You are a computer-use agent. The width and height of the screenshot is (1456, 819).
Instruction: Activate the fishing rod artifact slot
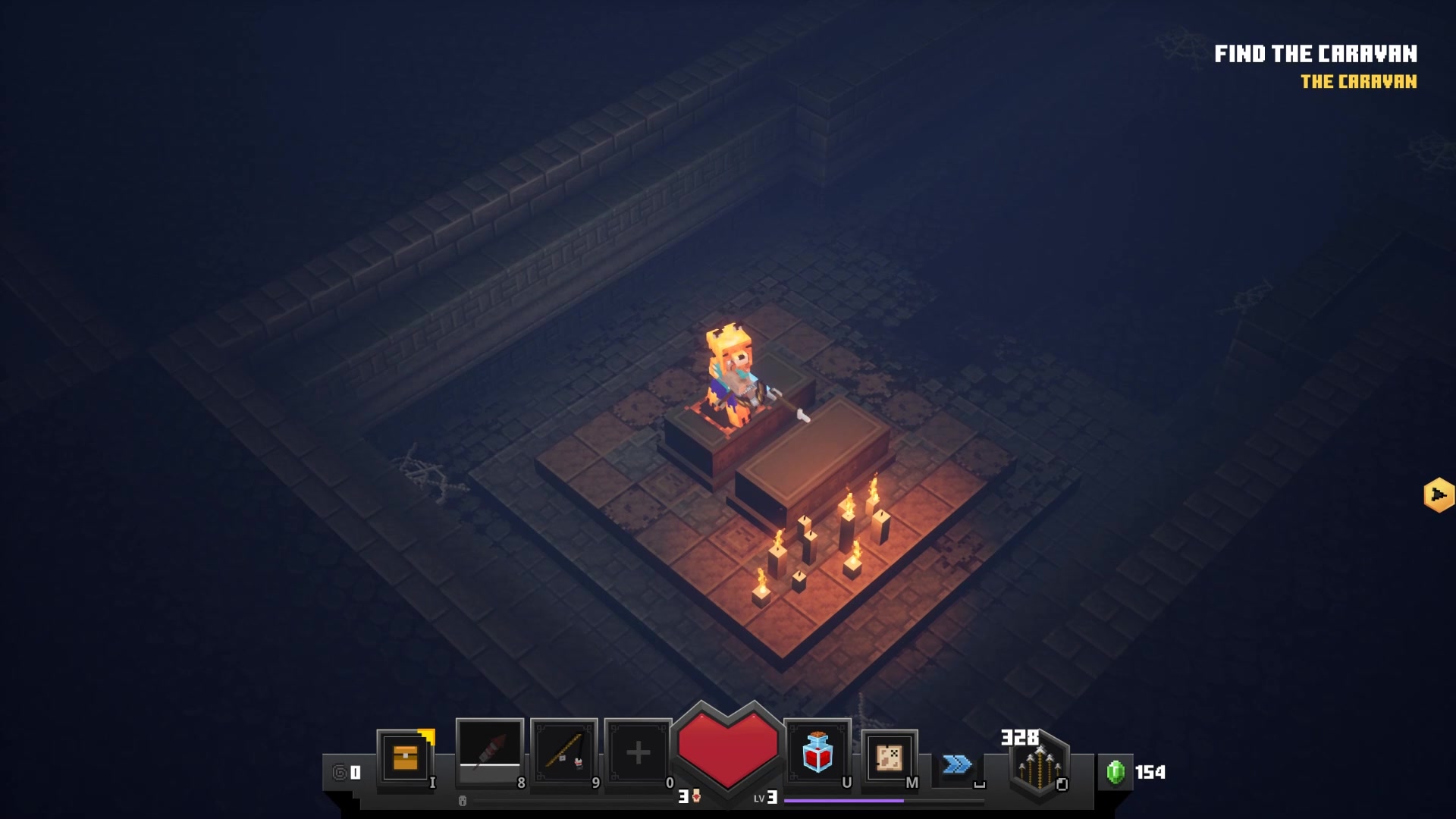tap(563, 752)
